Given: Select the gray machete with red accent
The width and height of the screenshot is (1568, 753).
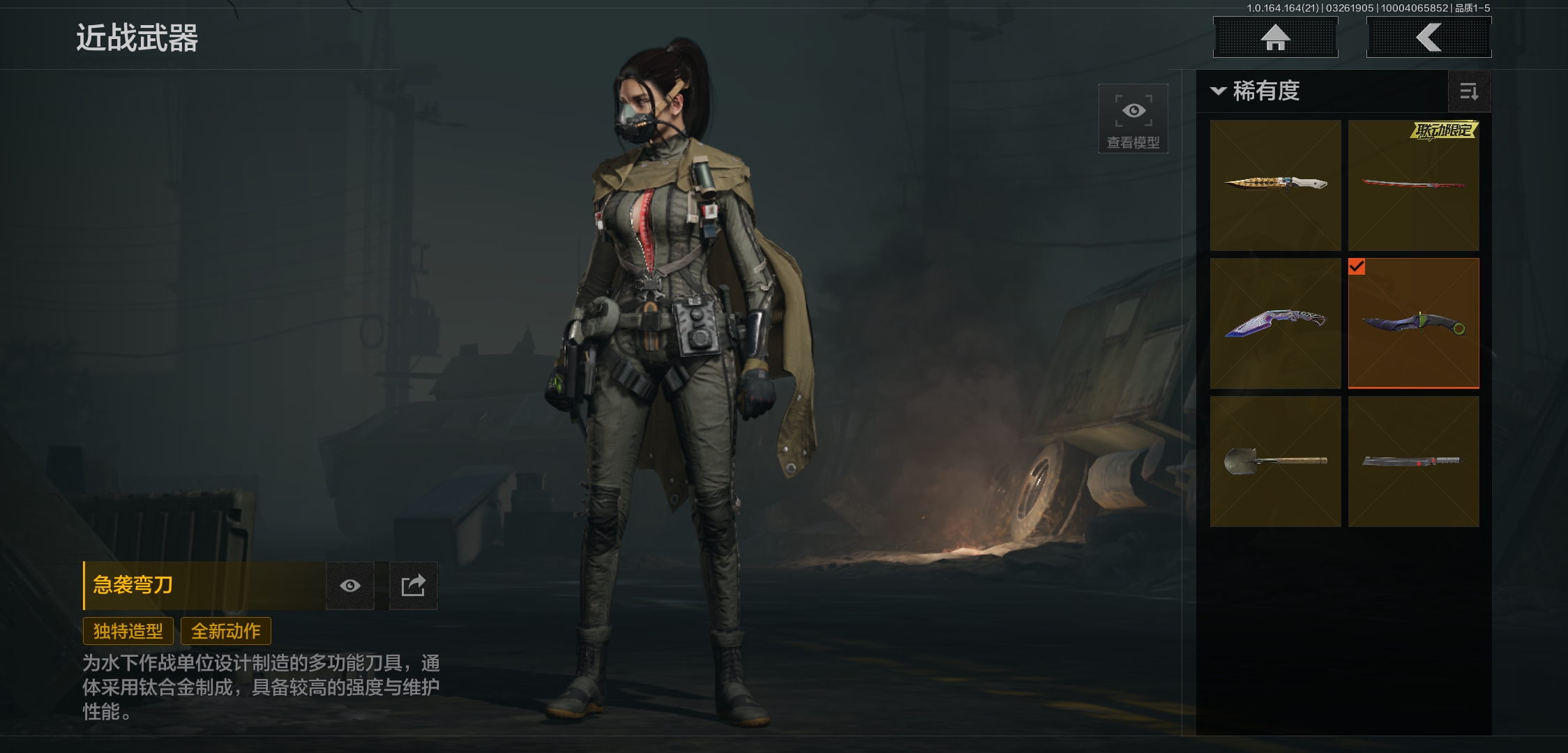Looking at the screenshot, I should 1413,461.
